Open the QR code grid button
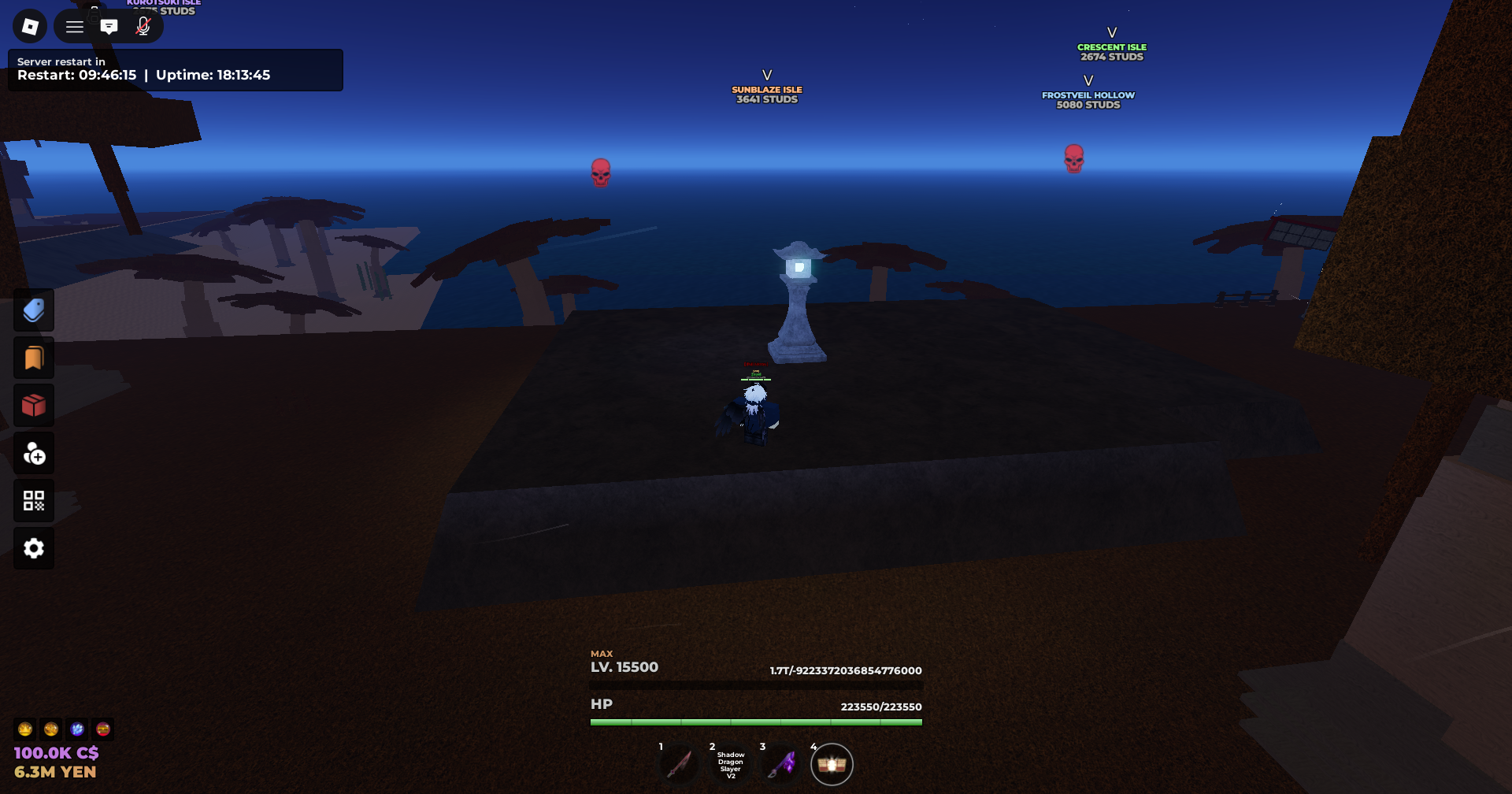The height and width of the screenshot is (794, 1512). [34, 501]
